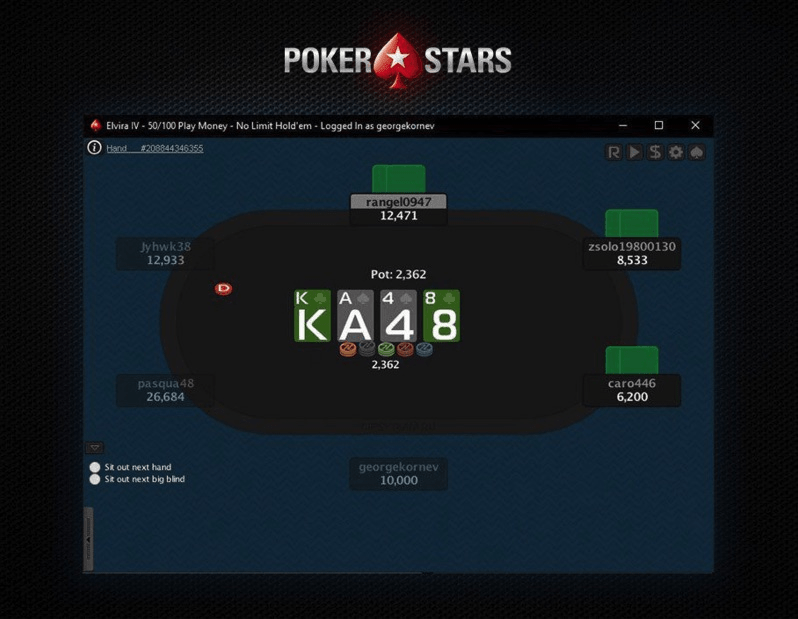Open the replayer R button
The width and height of the screenshot is (798, 619).
pyautogui.click(x=614, y=152)
